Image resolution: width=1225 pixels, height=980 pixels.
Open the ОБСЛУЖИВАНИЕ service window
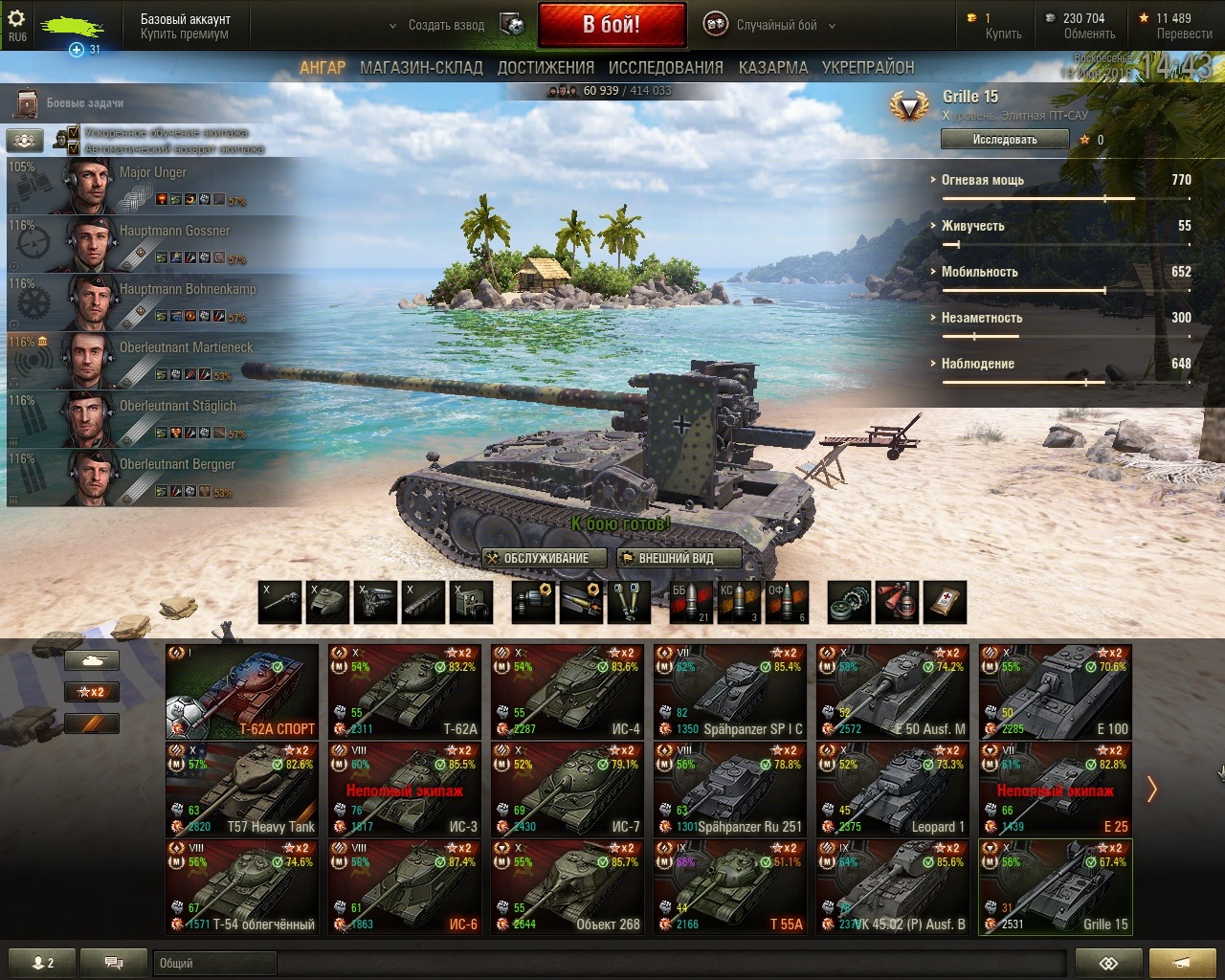coord(547,558)
